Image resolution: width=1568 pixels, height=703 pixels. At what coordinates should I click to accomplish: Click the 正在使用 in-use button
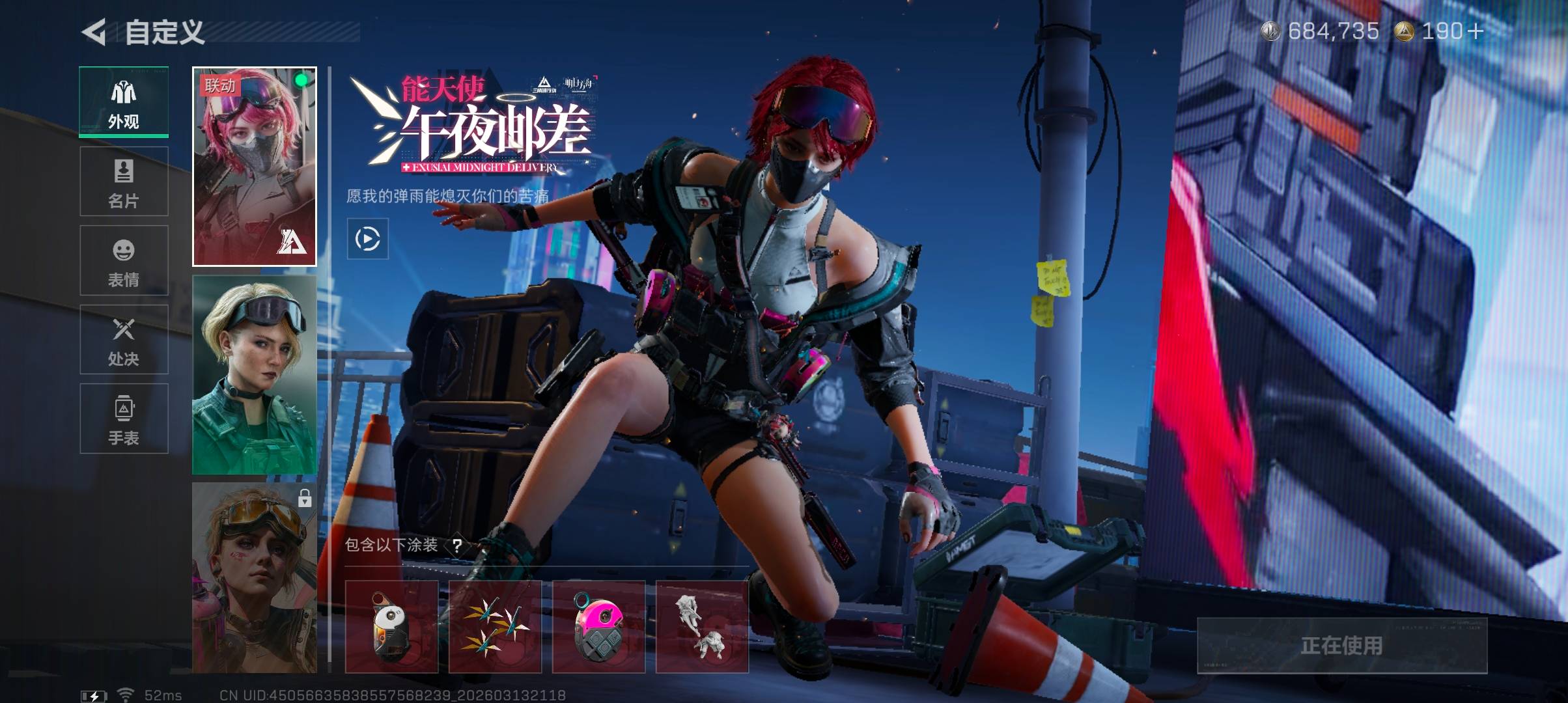(x=1342, y=645)
